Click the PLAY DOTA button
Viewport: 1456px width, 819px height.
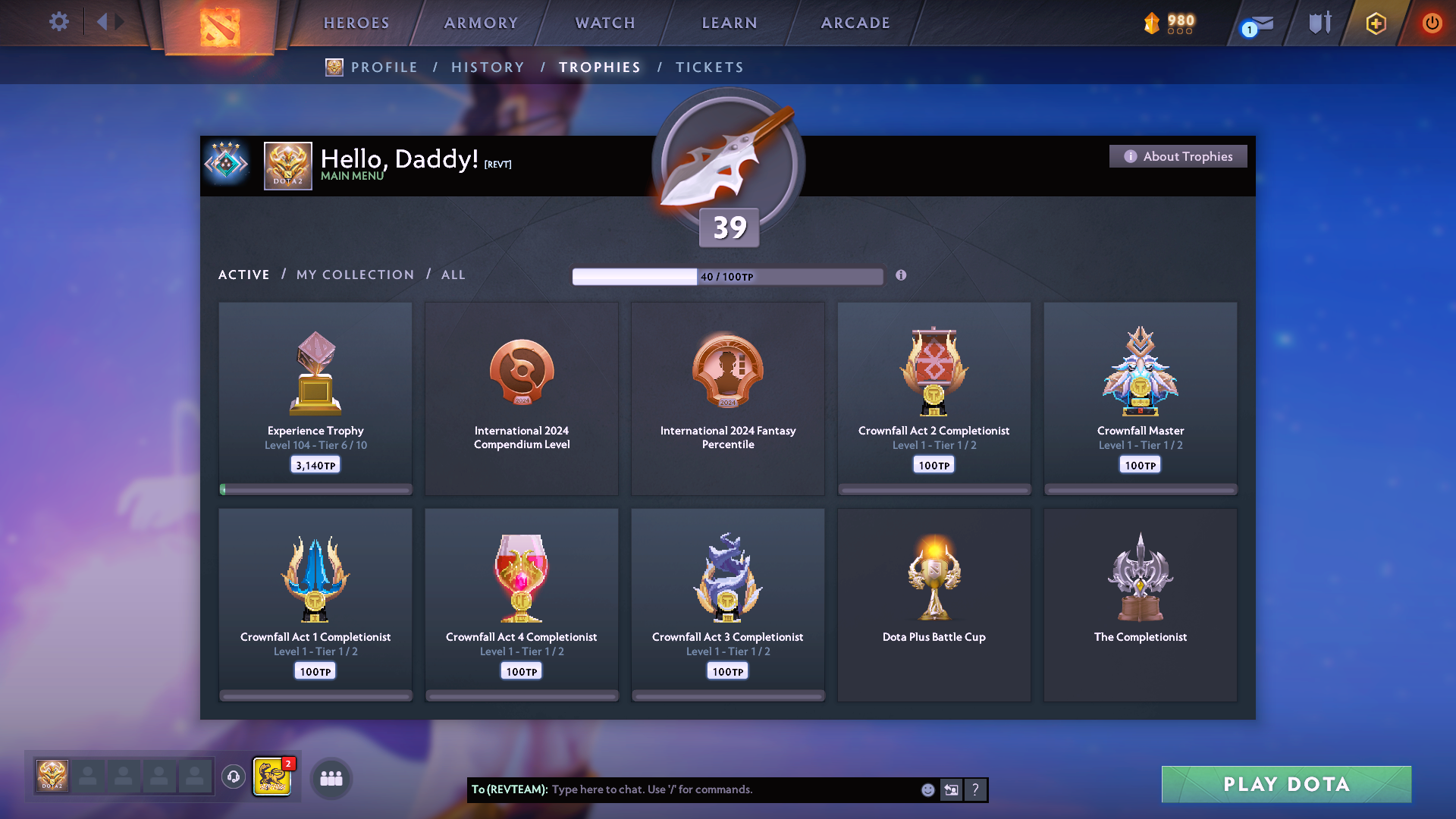point(1285,784)
